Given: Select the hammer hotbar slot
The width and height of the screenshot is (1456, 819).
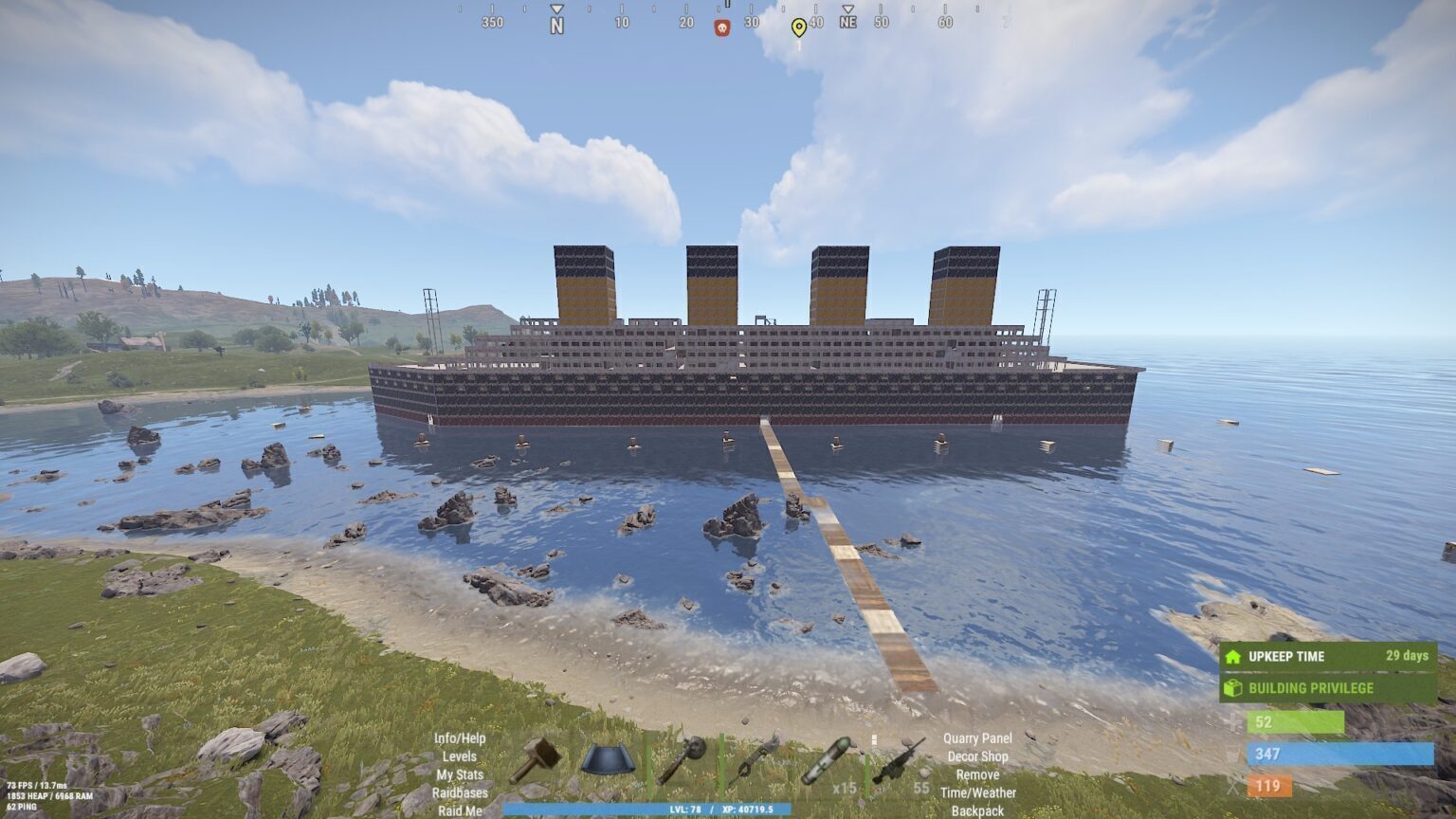Looking at the screenshot, I should 535,760.
